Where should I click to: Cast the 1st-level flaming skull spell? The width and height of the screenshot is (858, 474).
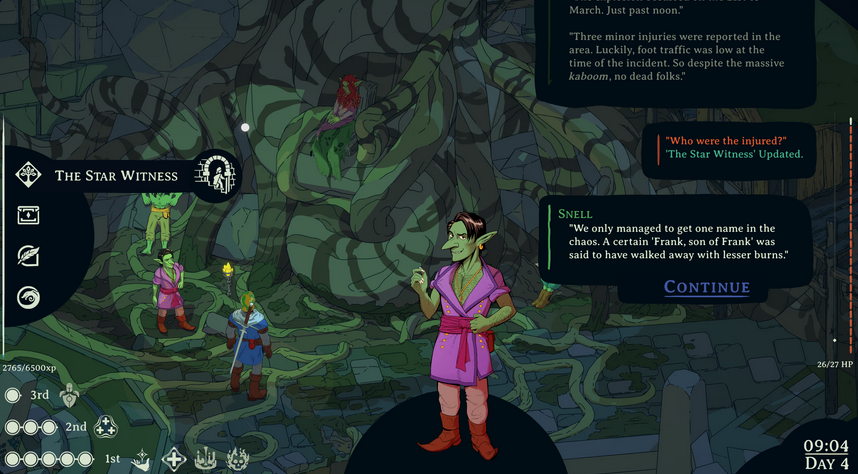(238, 459)
